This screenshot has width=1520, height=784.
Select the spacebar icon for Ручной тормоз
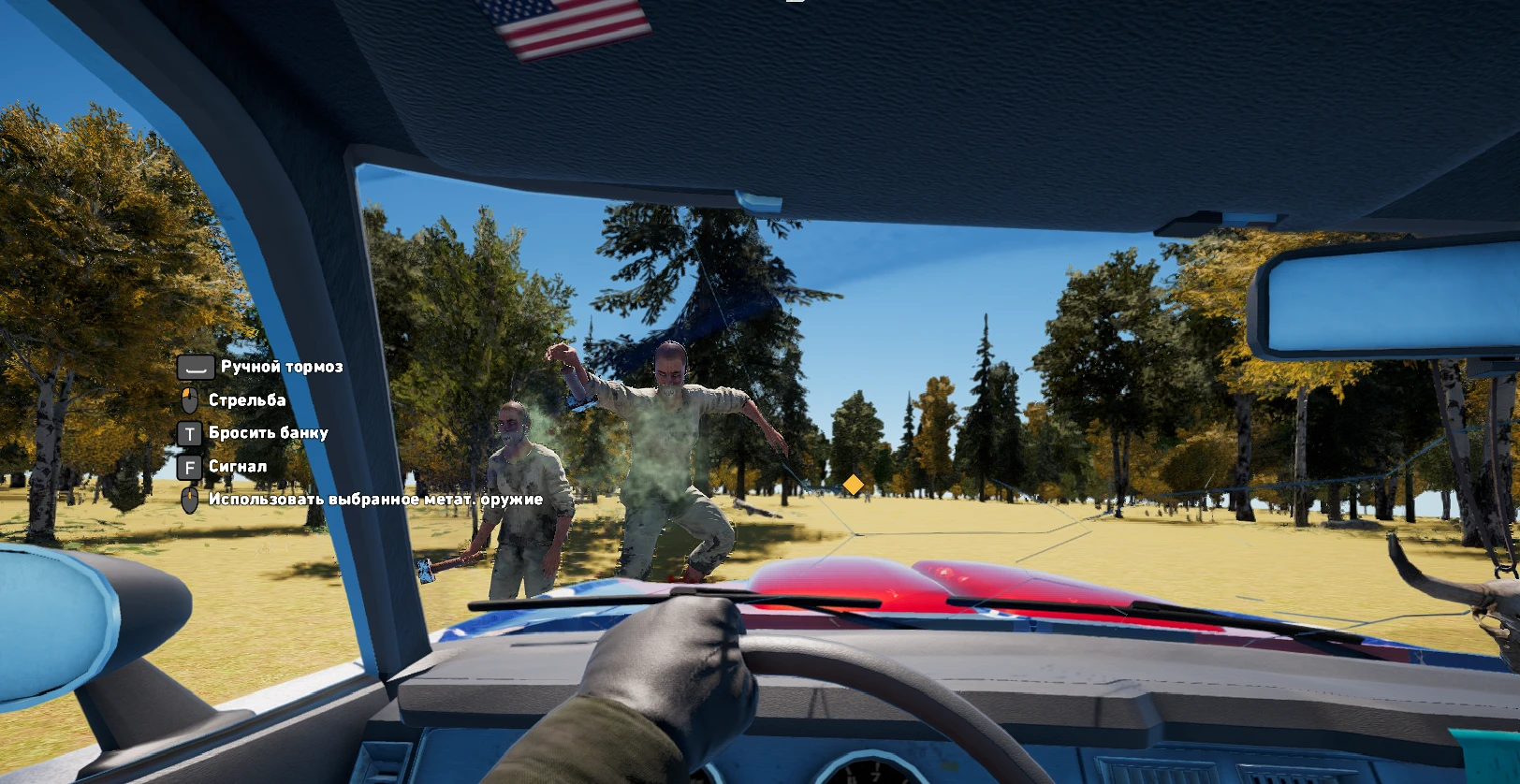coord(195,367)
